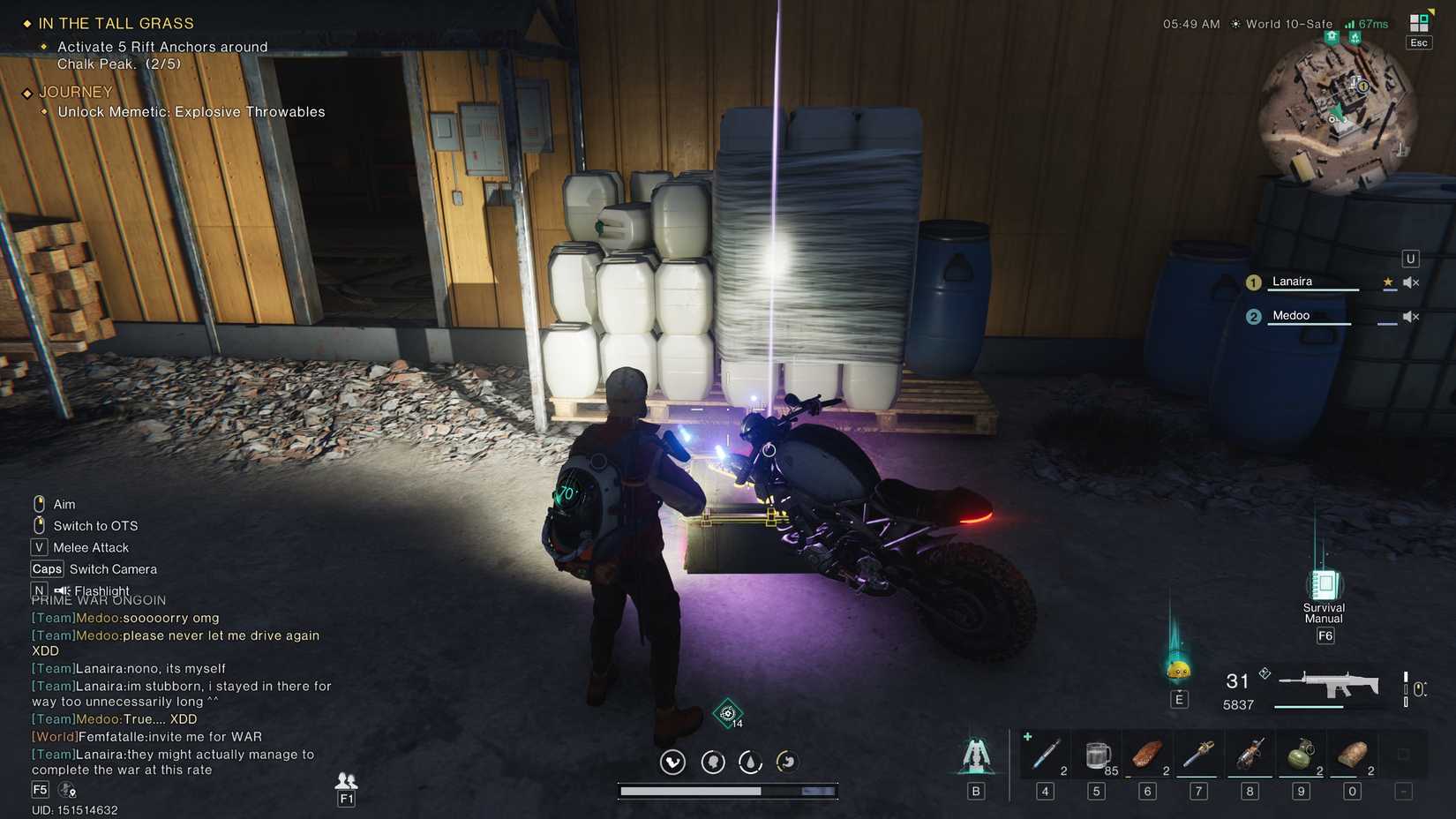This screenshot has height=819, width=1456.
Task: Mute Lanaira's voice chat
Action: coord(1410,282)
